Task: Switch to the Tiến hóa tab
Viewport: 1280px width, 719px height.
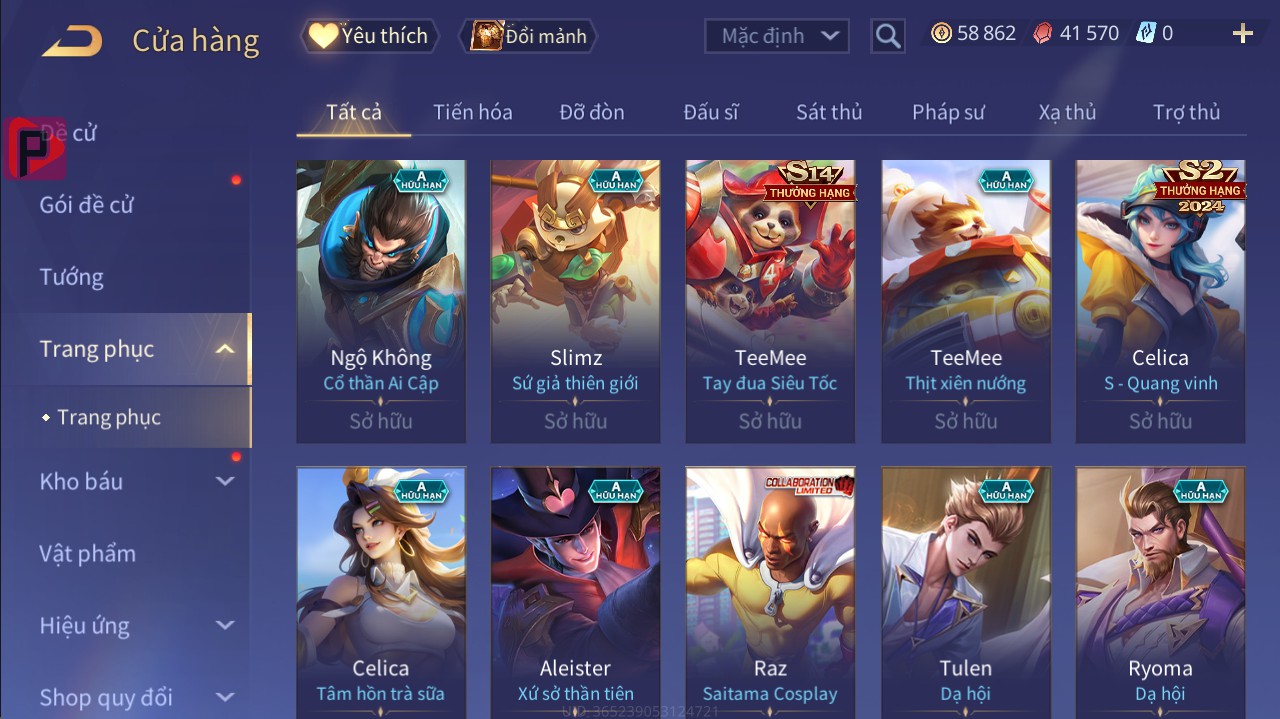Action: pos(472,112)
